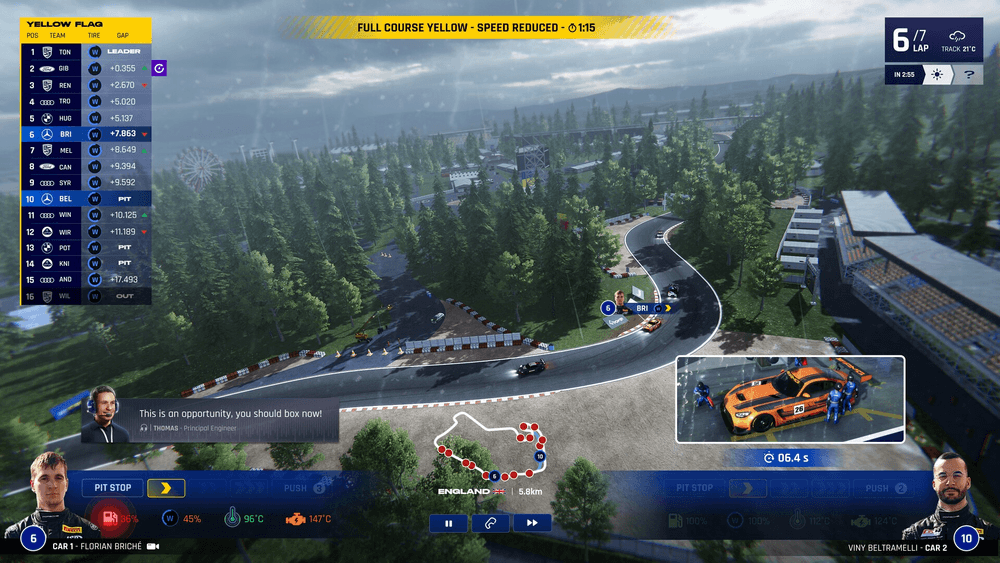Screen dimensions: 1000x563
Task: Click car 1's tire wear icon
Action: click(x=169, y=519)
